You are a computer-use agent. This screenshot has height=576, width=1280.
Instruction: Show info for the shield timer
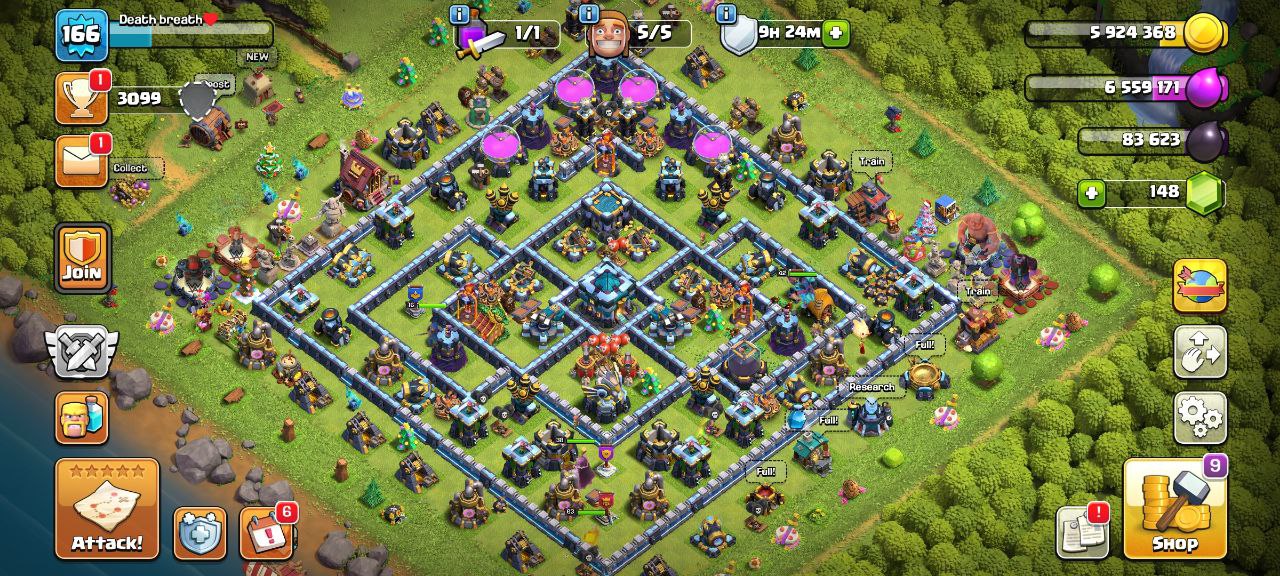(x=726, y=14)
